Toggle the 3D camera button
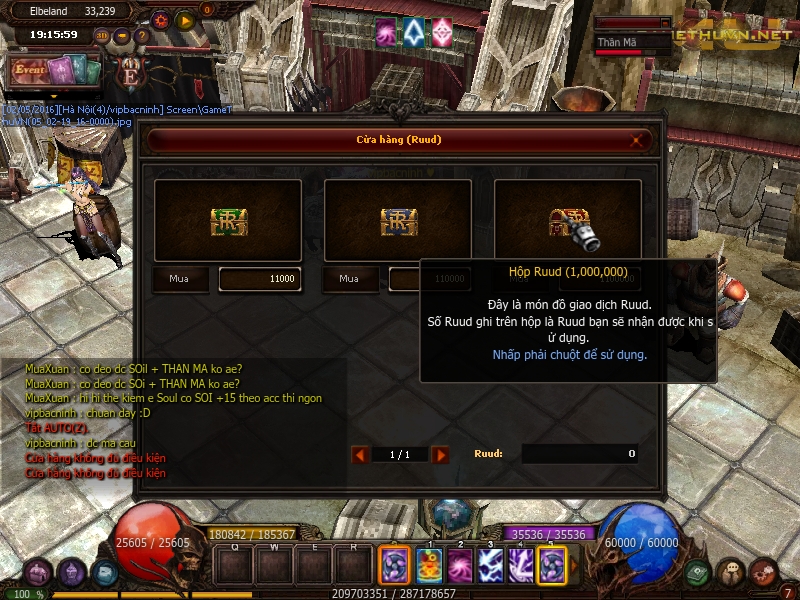 pos(103,36)
